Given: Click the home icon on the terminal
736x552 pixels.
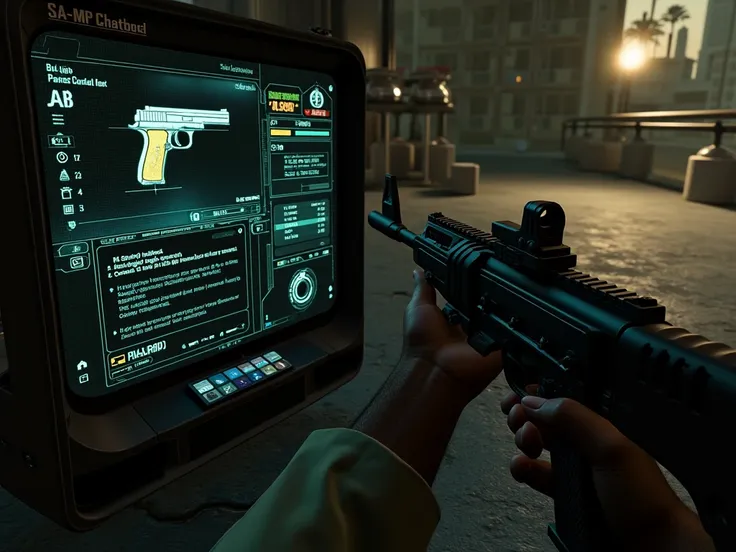Looking at the screenshot, I should click(x=82, y=365).
